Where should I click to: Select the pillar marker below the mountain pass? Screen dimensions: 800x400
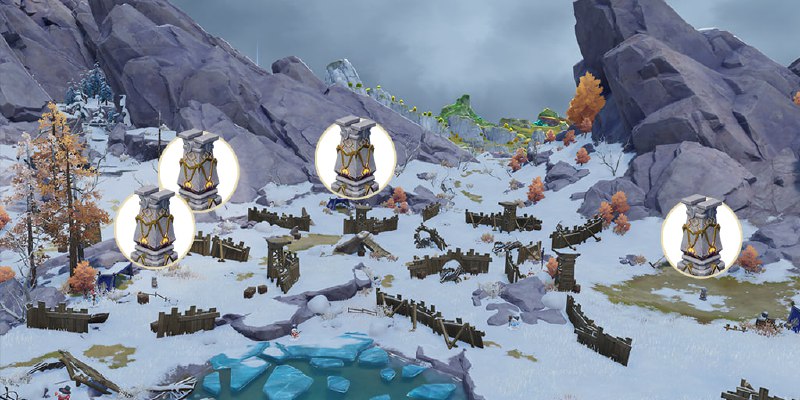[x=355, y=157]
